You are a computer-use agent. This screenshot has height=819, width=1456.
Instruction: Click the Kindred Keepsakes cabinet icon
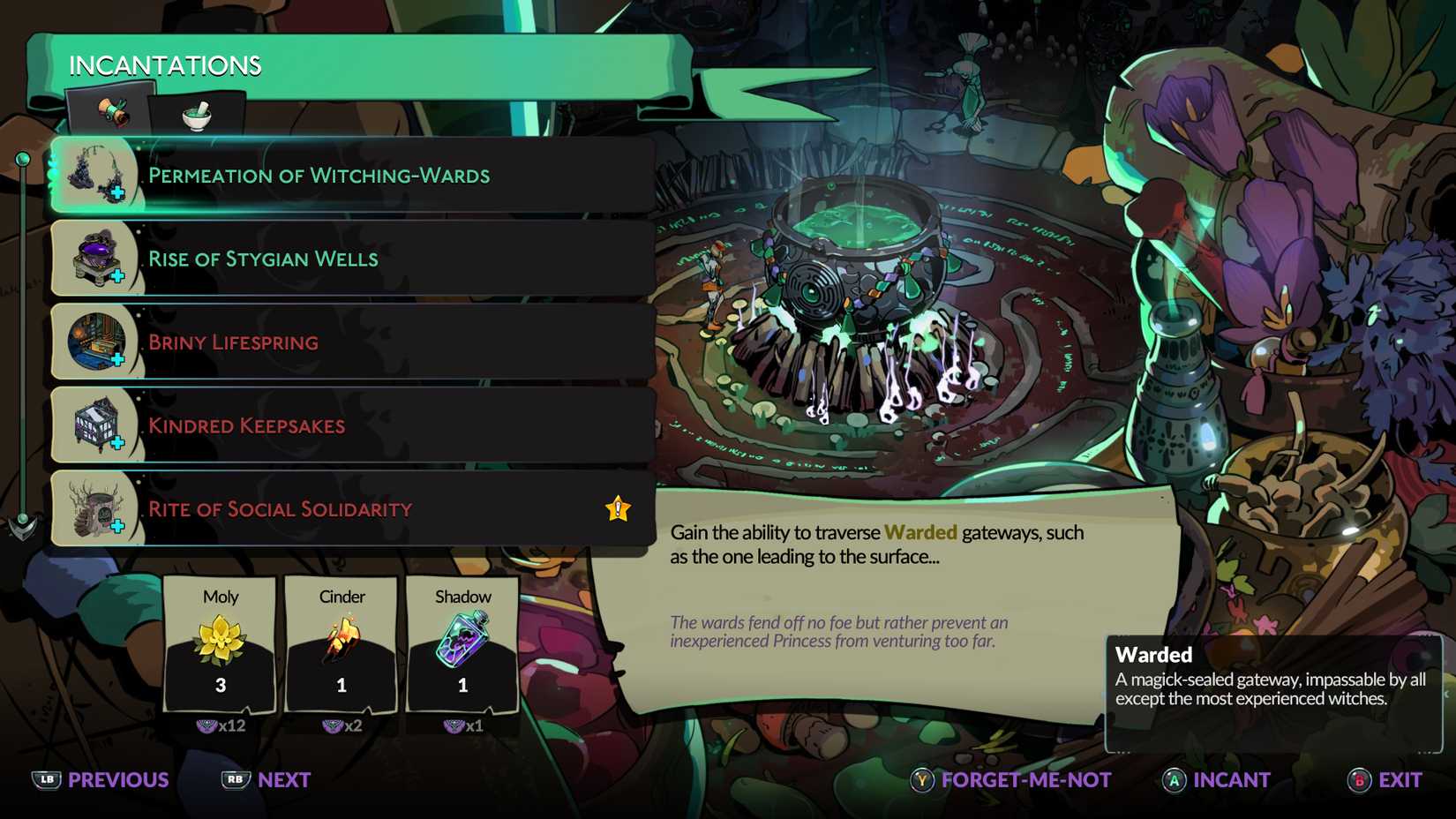(x=95, y=425)
